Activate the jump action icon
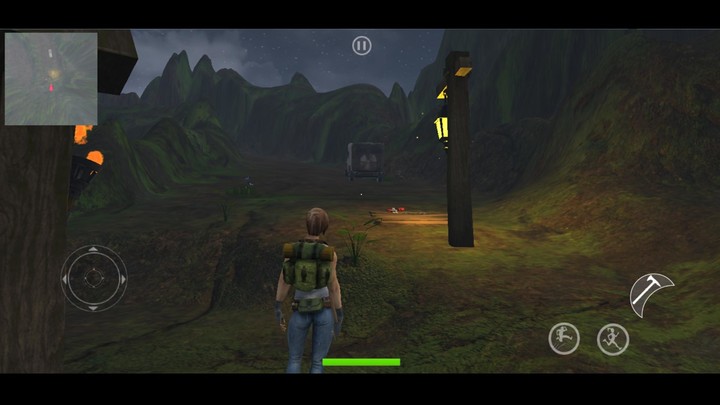Screen dimensions: 720x405 click(564, 339)
